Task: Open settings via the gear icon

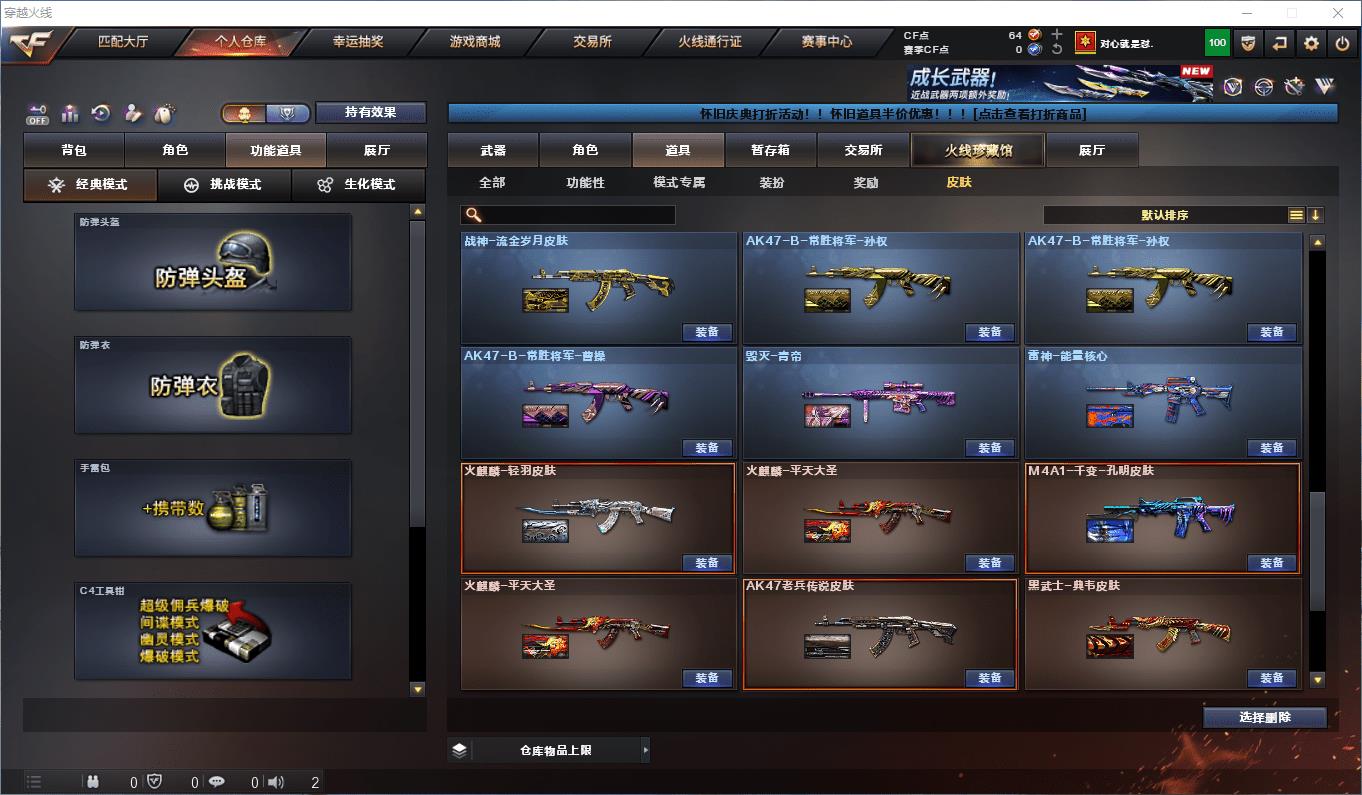Action: coord(1311,43)
